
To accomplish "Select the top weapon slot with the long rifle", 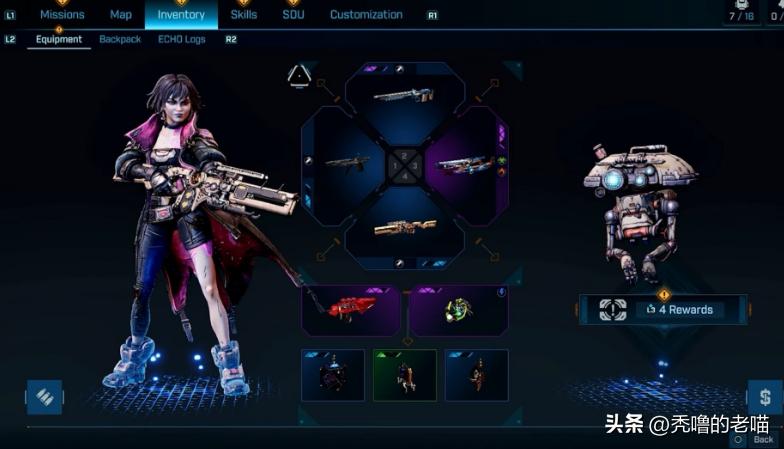I will click(x=404, y=97).
